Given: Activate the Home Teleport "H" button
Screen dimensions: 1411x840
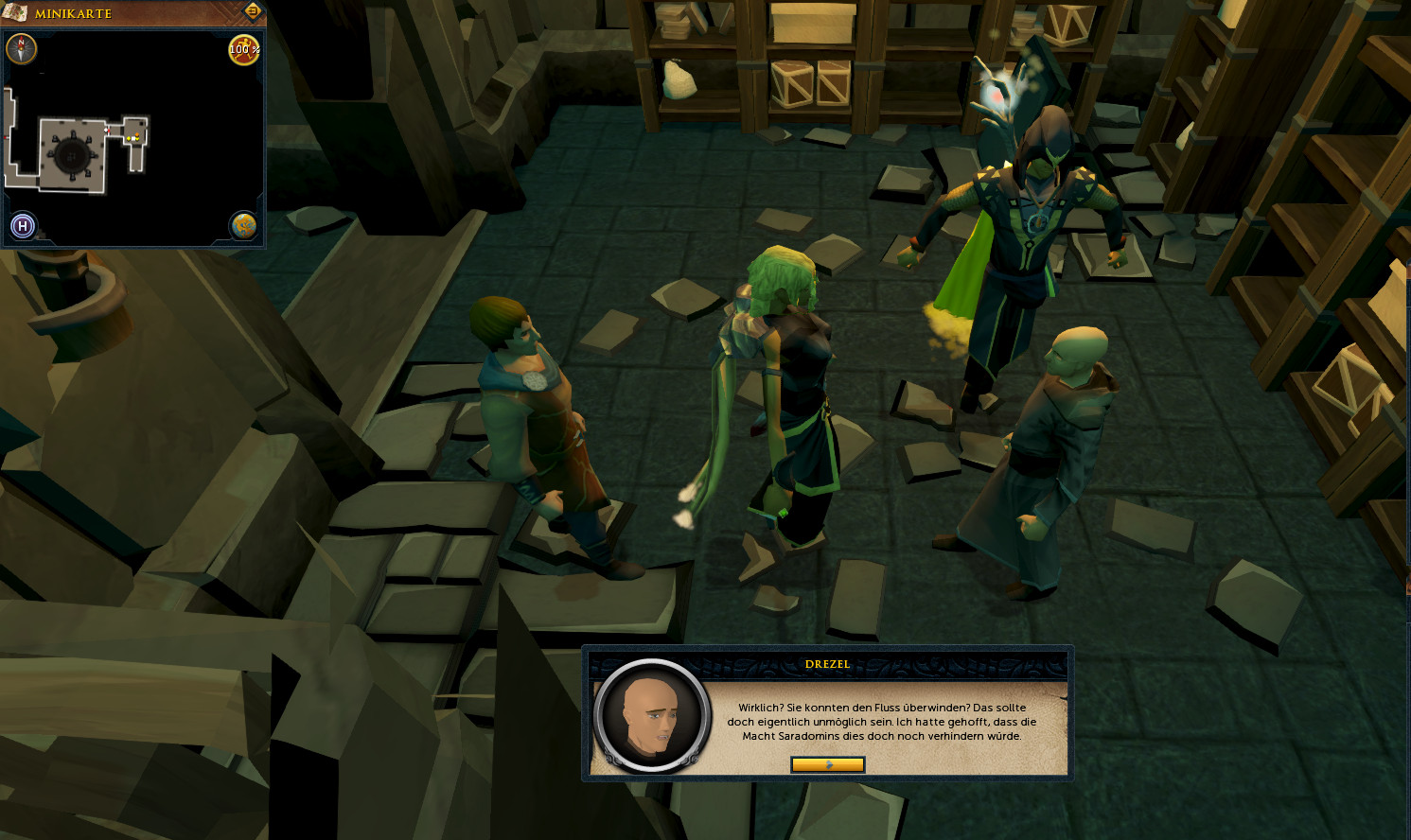Looking at the screenshot, I should (23, 226).
